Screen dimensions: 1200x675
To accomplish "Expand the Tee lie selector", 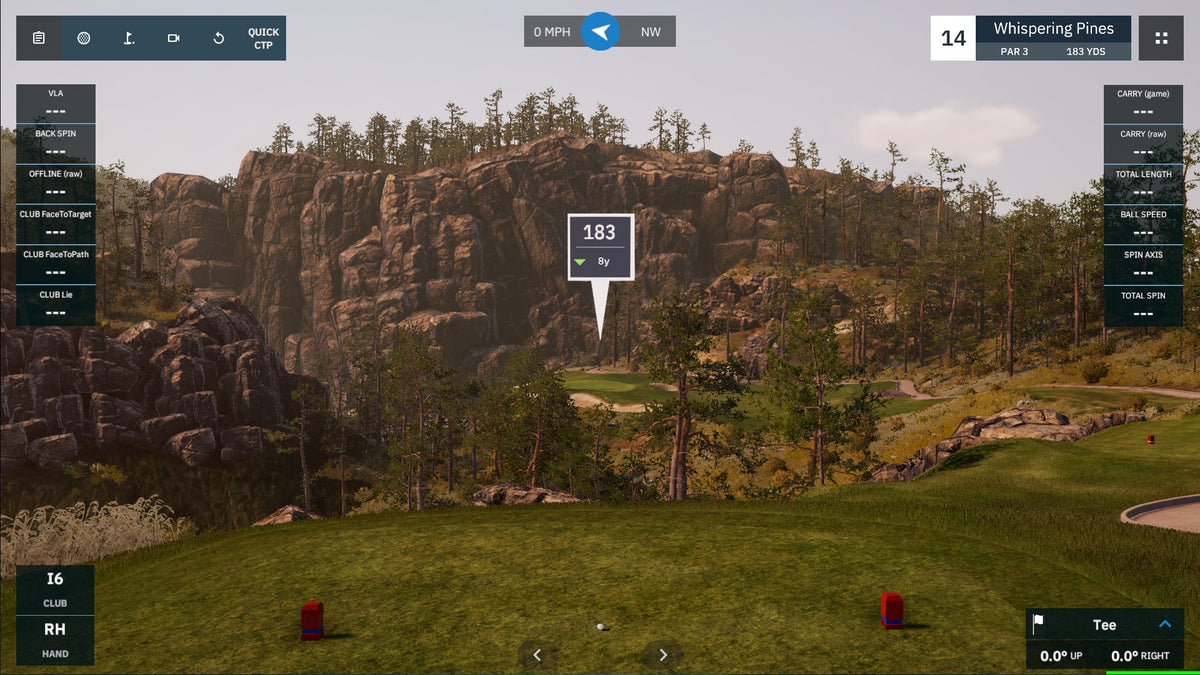I will [1164, 624].
